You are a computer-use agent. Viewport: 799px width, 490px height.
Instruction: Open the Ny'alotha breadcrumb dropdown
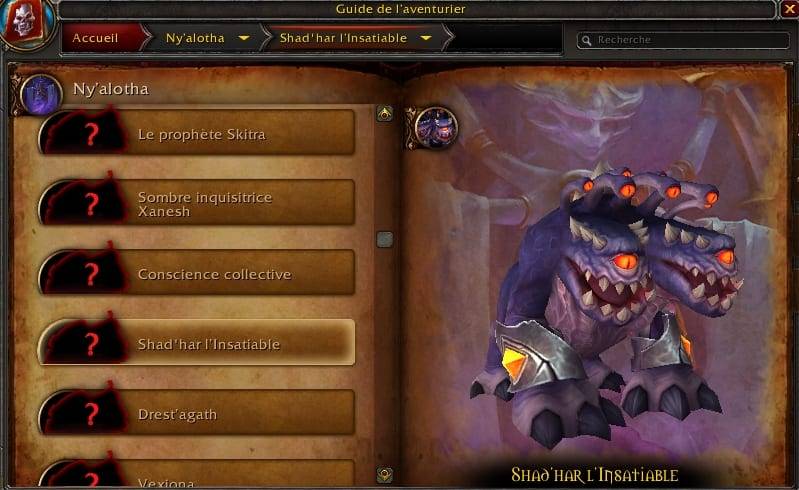[244, 39]
